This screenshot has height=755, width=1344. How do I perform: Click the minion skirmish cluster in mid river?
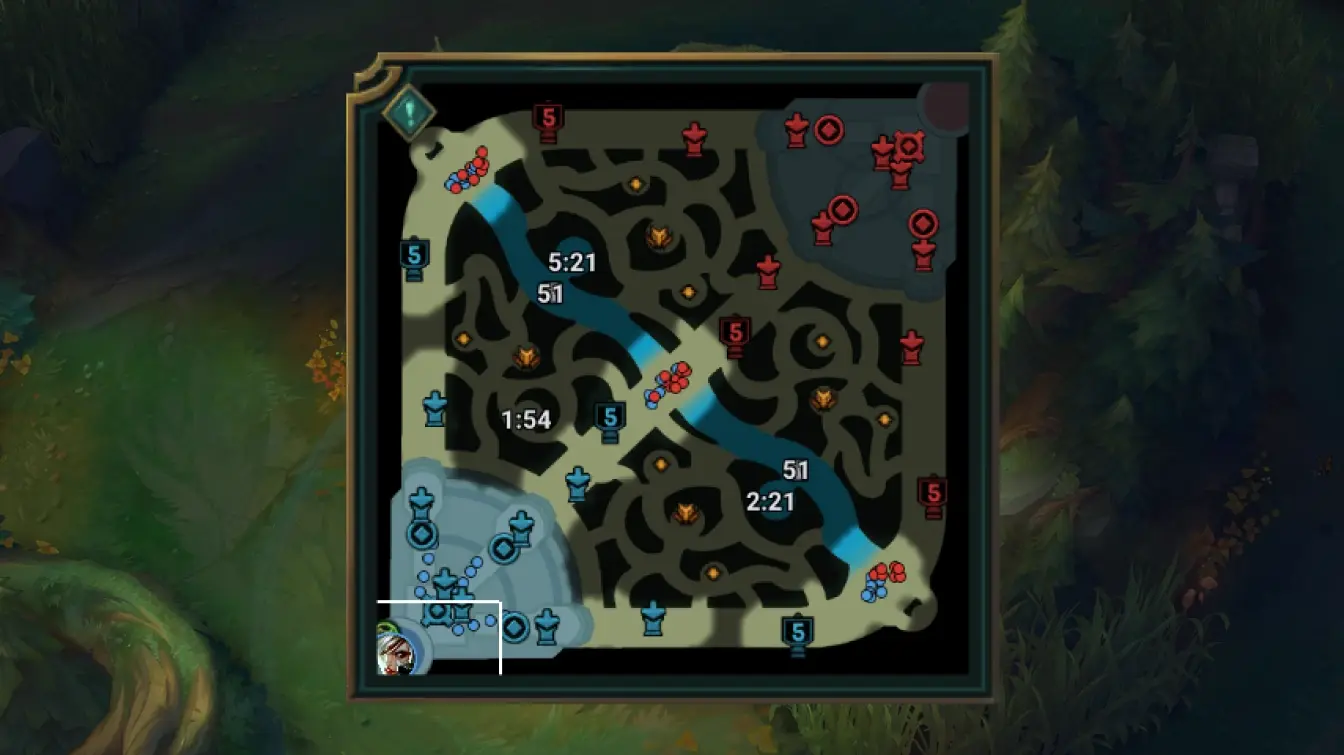672,381
